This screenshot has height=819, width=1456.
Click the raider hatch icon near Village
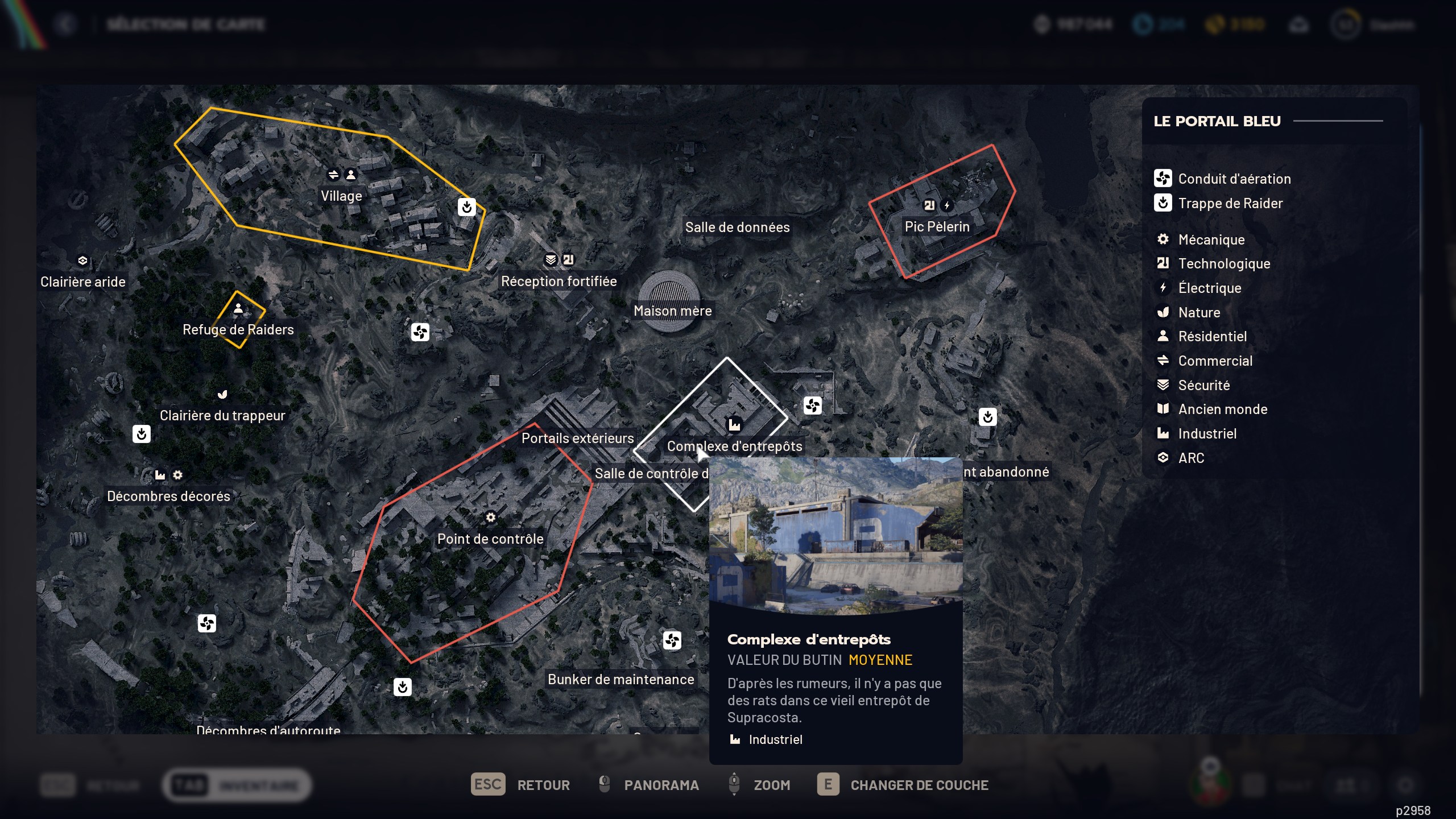pyautogui.click(x=466, y=207)
